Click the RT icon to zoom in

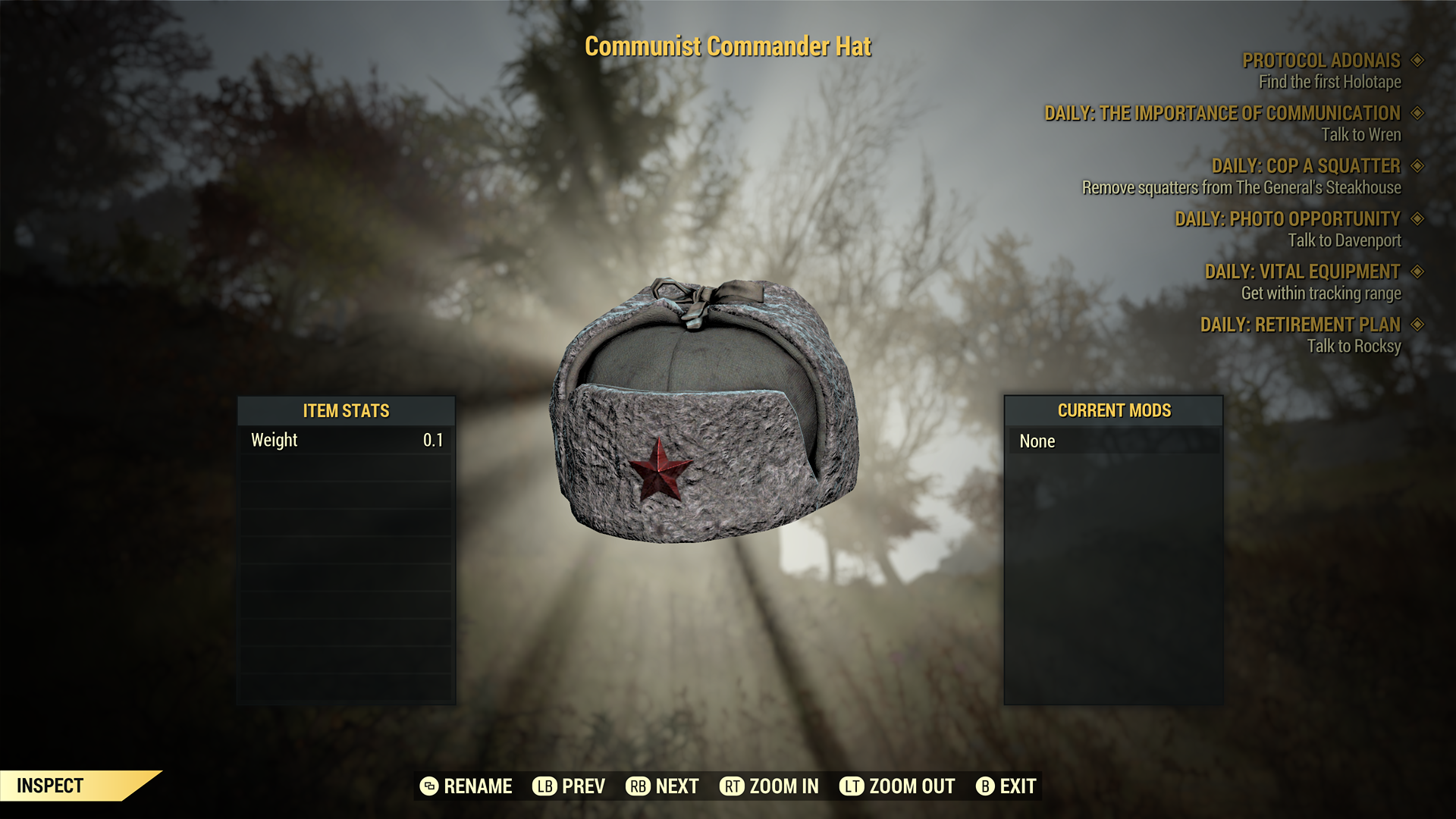click(x=733, y=786)
